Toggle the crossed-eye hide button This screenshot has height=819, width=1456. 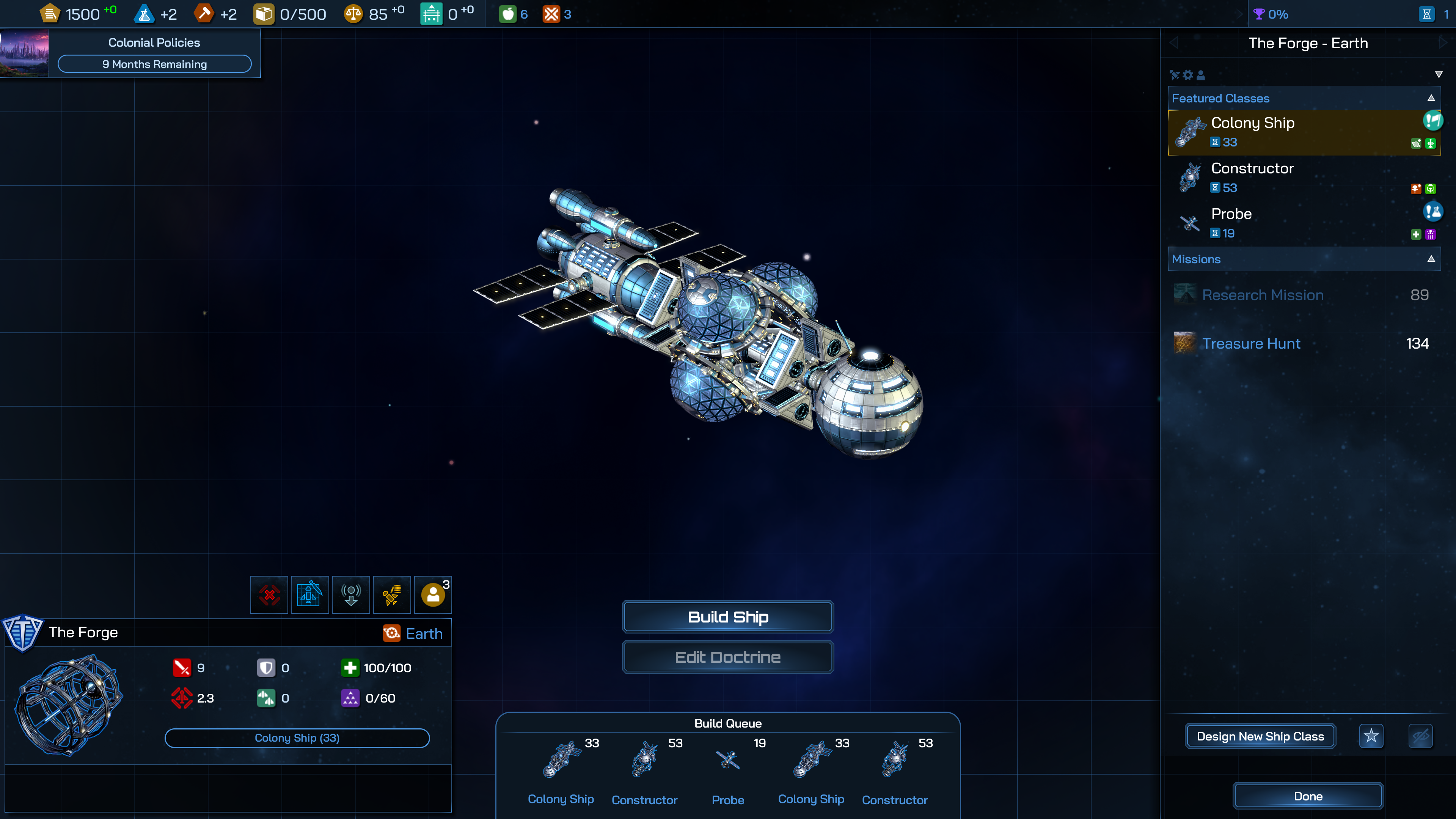click(x=1420, y=736)
